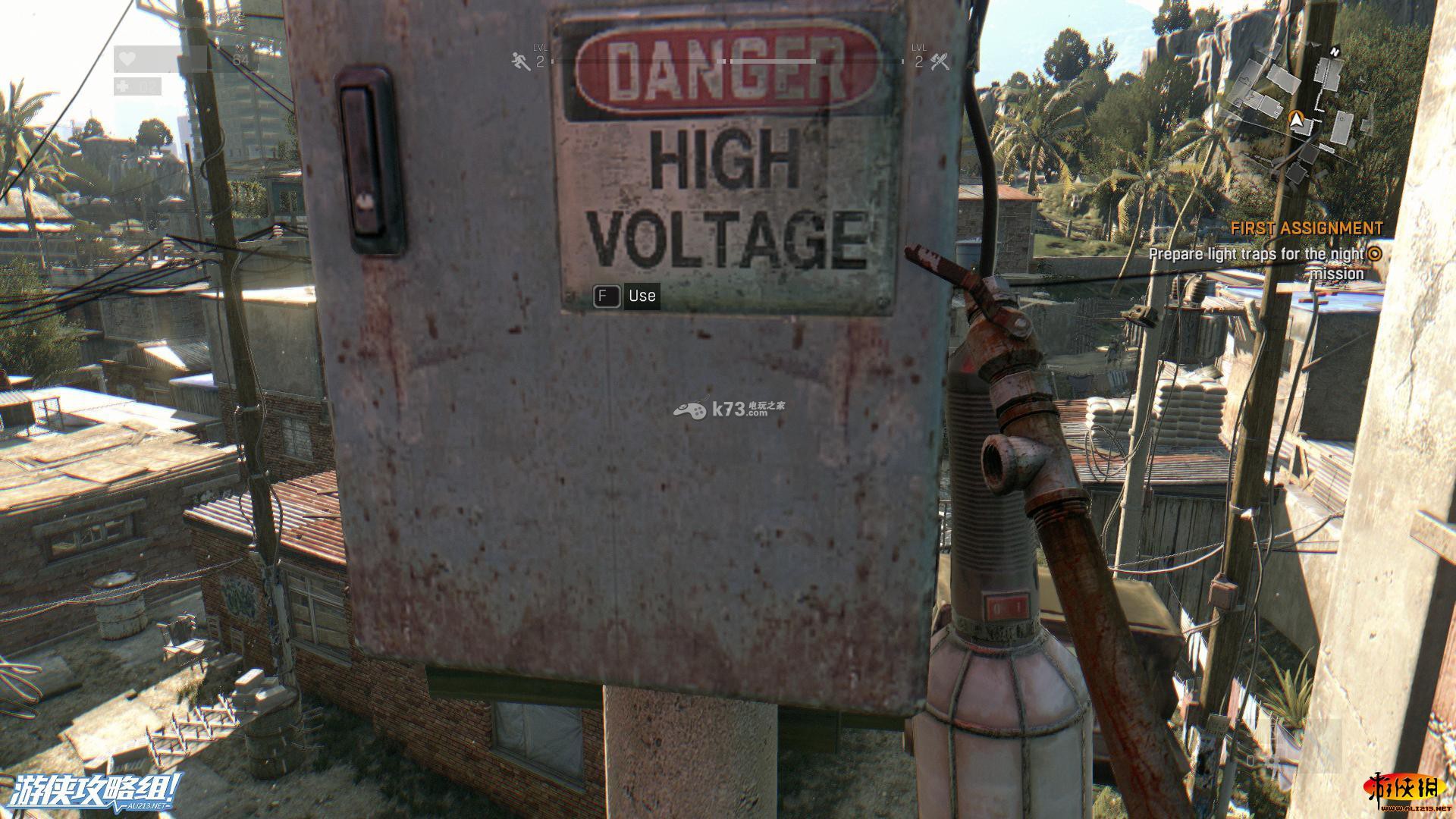Screen dimensions: 1456x819
Task: Click the heart health icon
Action: tap(128, 58)
